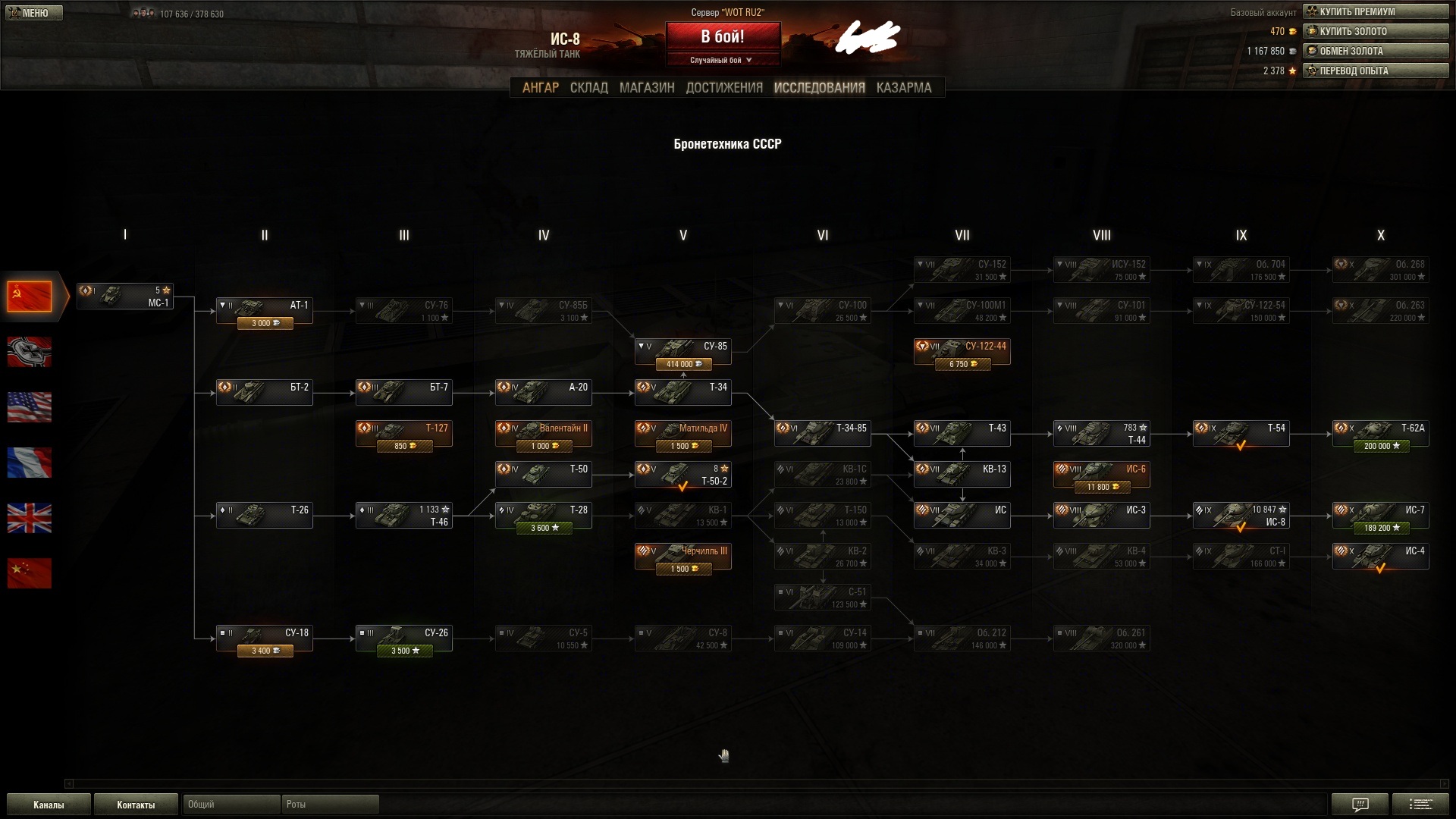Open Перевод опыта conversion

[1375, 71]
